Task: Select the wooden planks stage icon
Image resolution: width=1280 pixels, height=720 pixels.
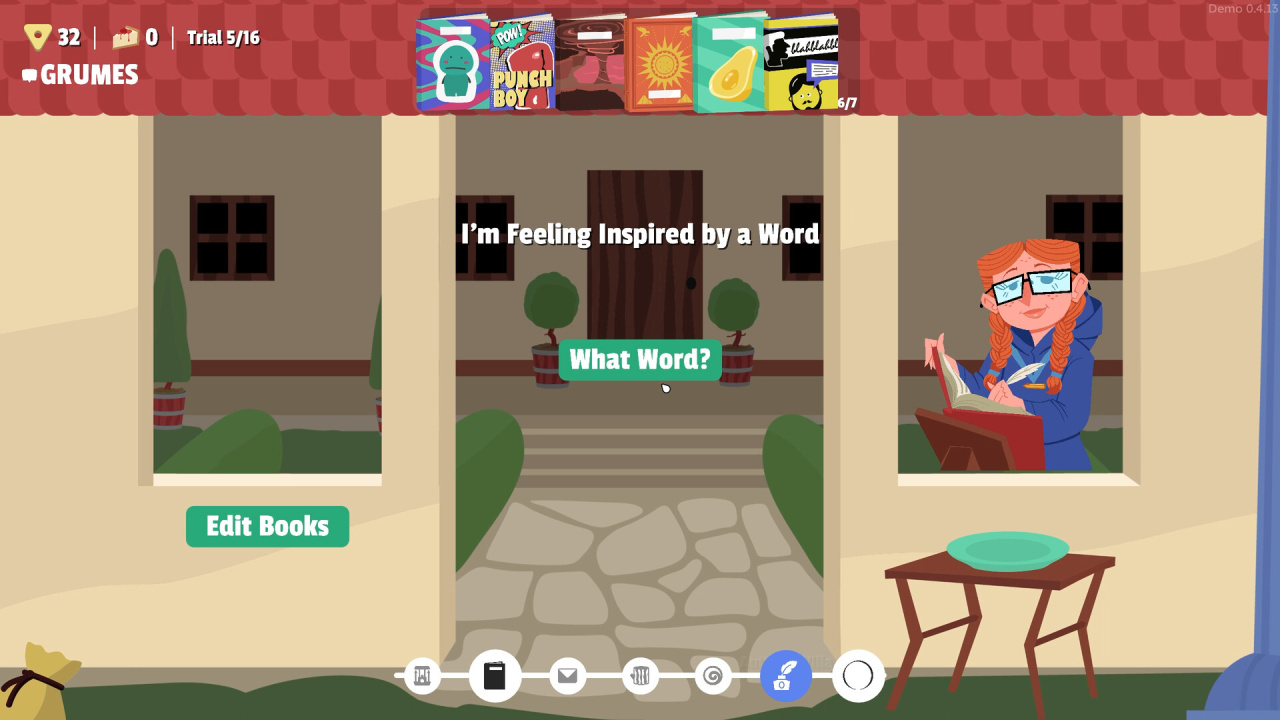Action: pos(640,676)
